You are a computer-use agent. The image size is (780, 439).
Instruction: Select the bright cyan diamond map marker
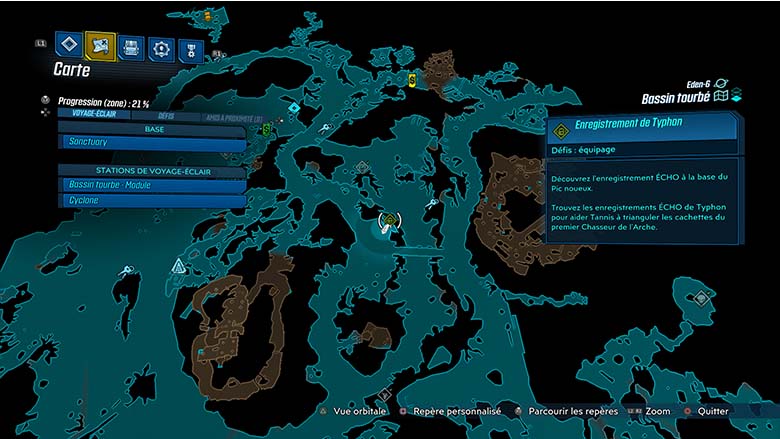(294, 106)
